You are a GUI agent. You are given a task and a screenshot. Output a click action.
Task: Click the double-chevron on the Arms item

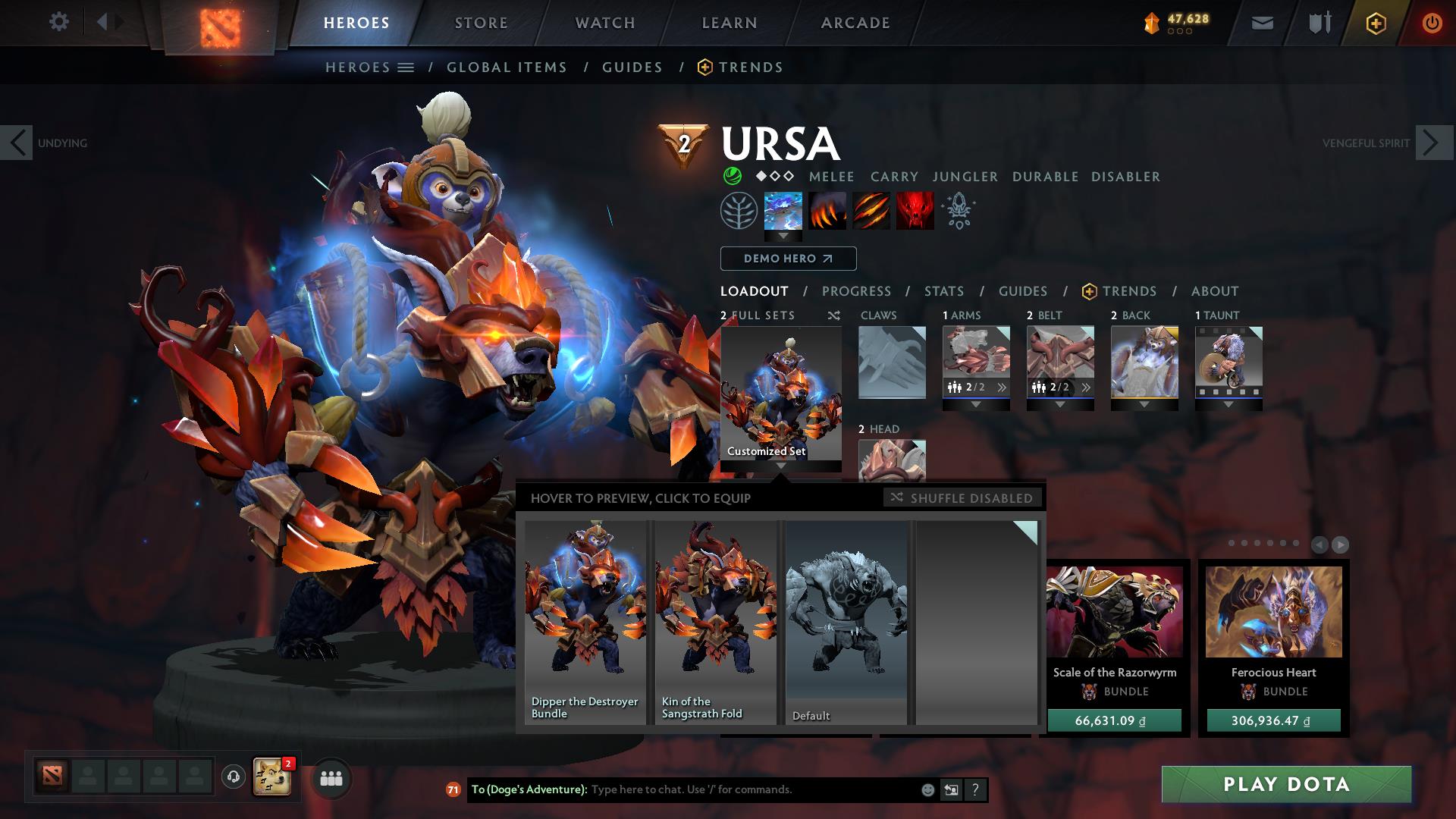1003,388
